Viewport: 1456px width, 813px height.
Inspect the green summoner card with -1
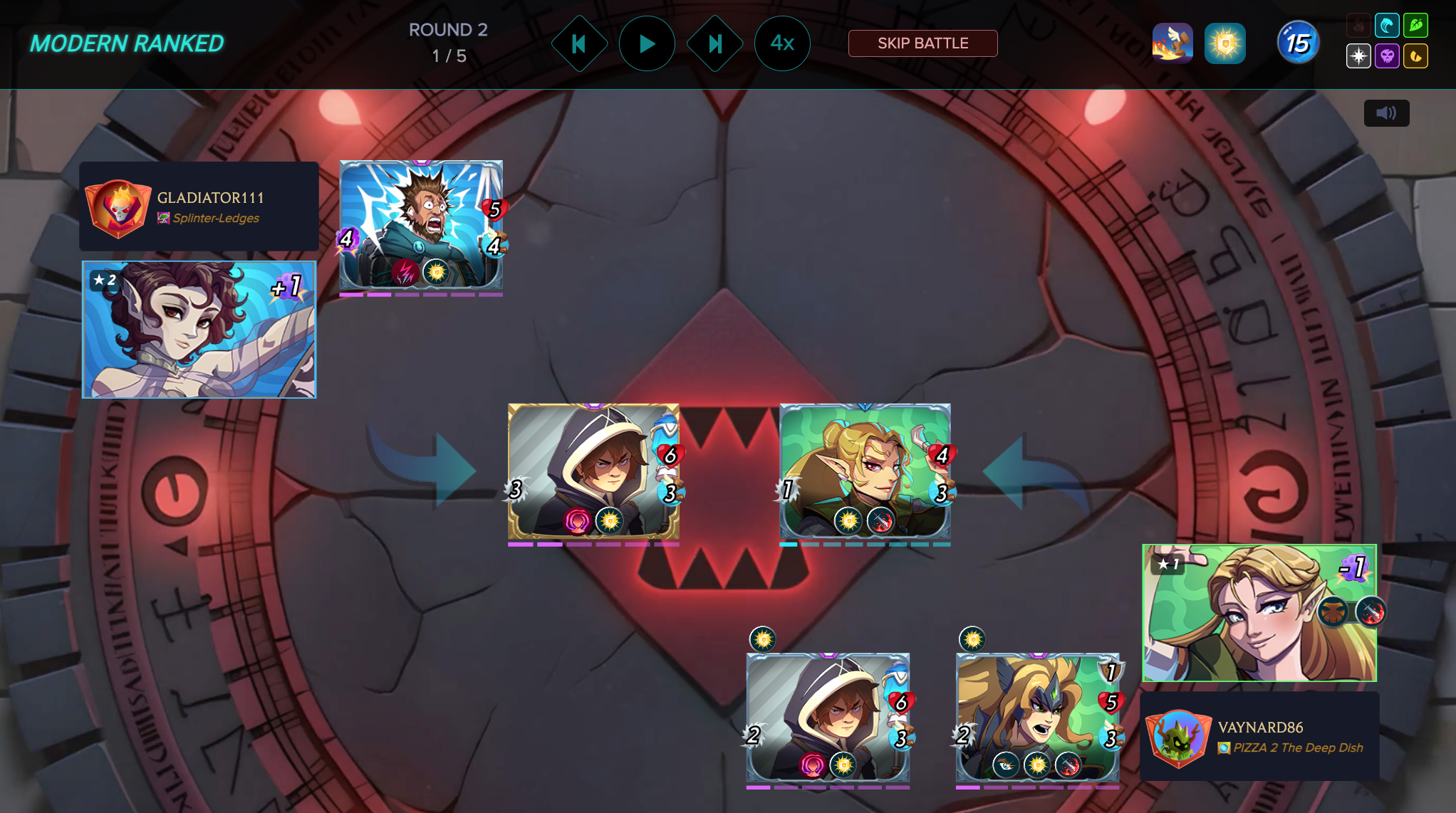pos(1259,613)
